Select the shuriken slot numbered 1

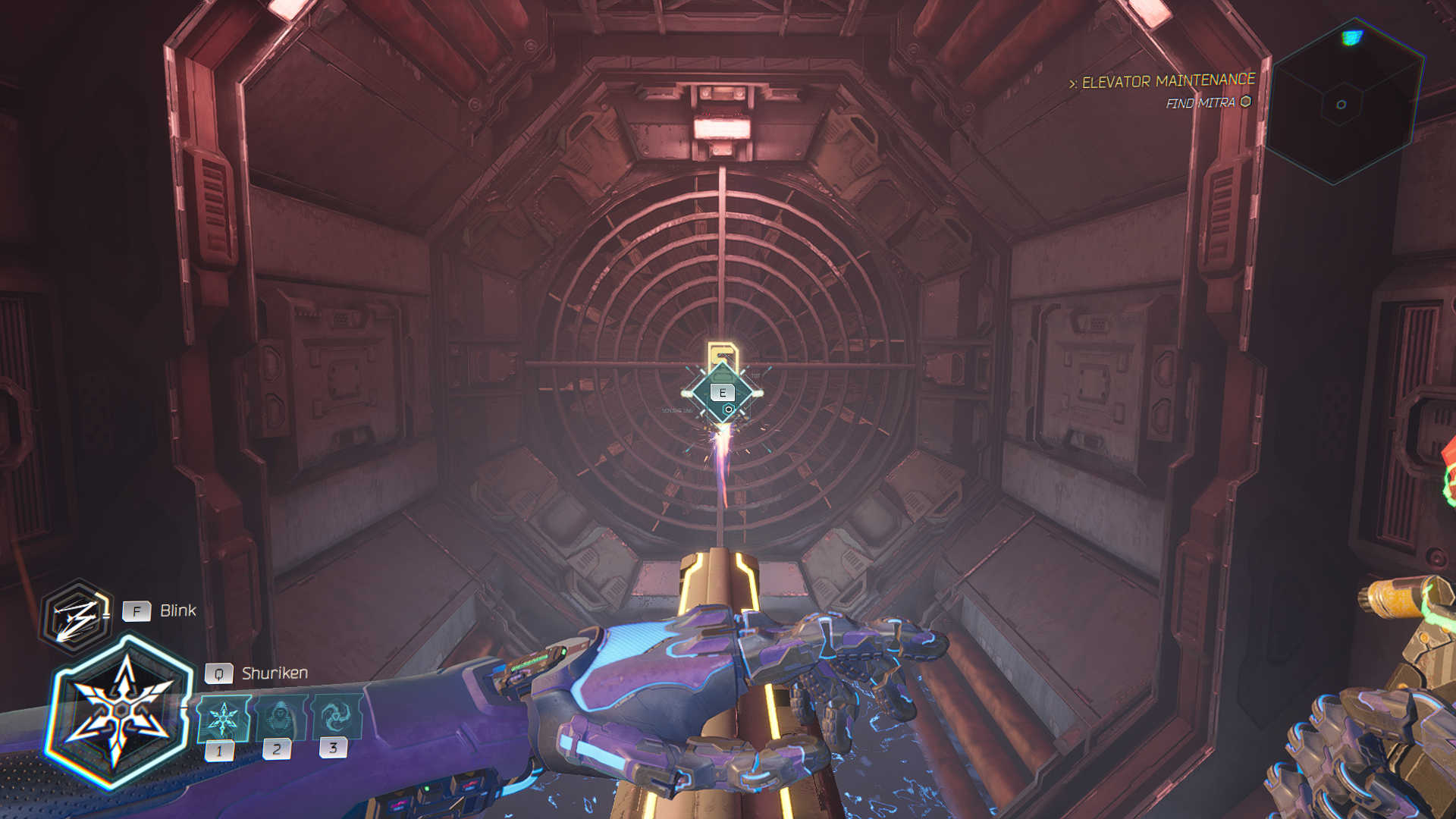click(x=224, y=718)
